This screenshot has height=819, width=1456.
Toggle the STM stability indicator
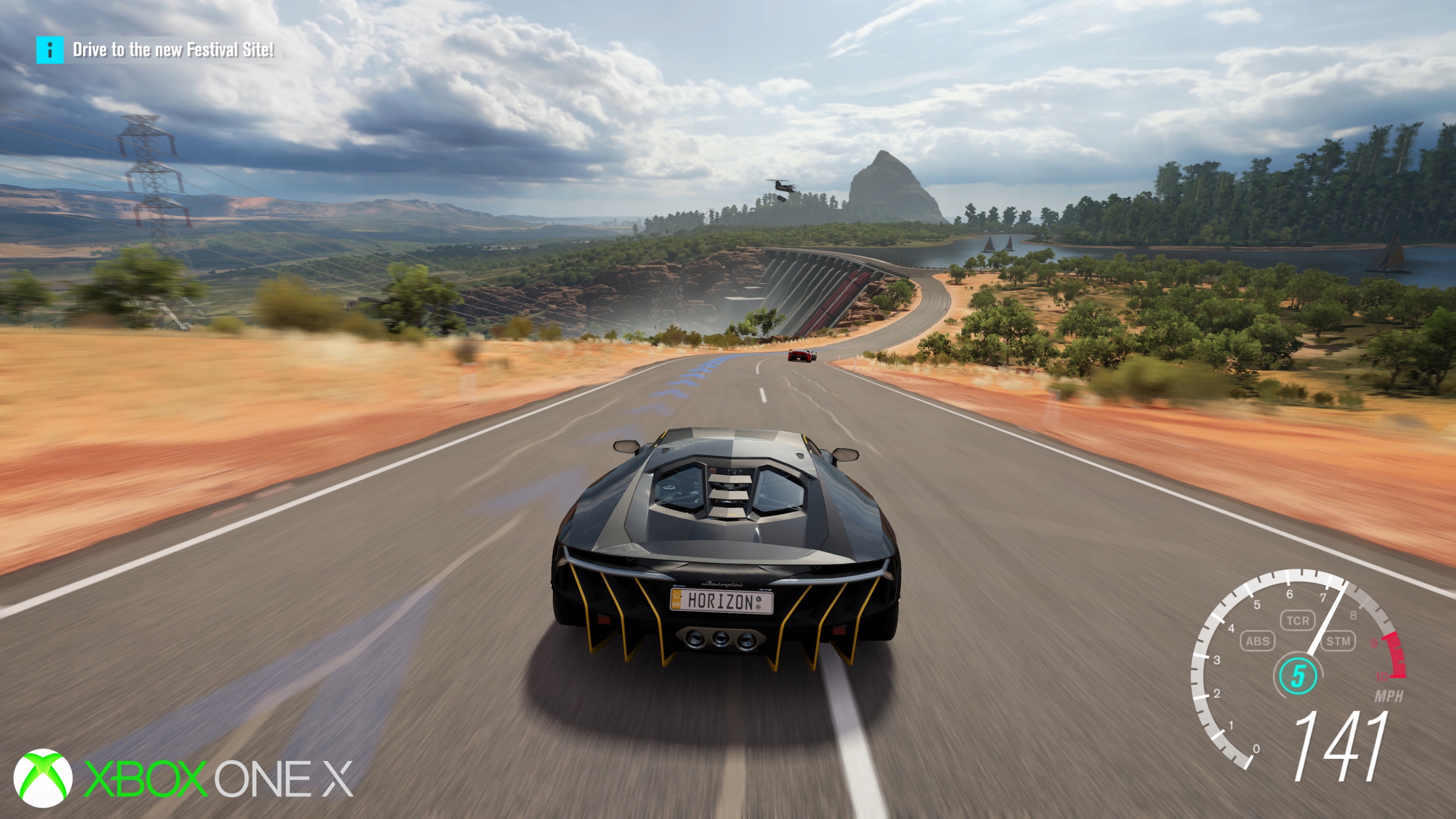[1338, 642]
